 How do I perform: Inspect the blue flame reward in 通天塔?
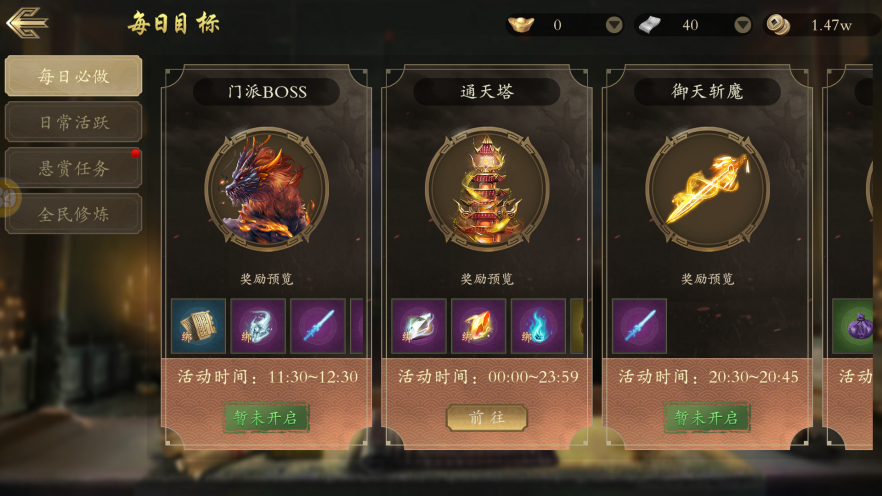click(538, 326)
